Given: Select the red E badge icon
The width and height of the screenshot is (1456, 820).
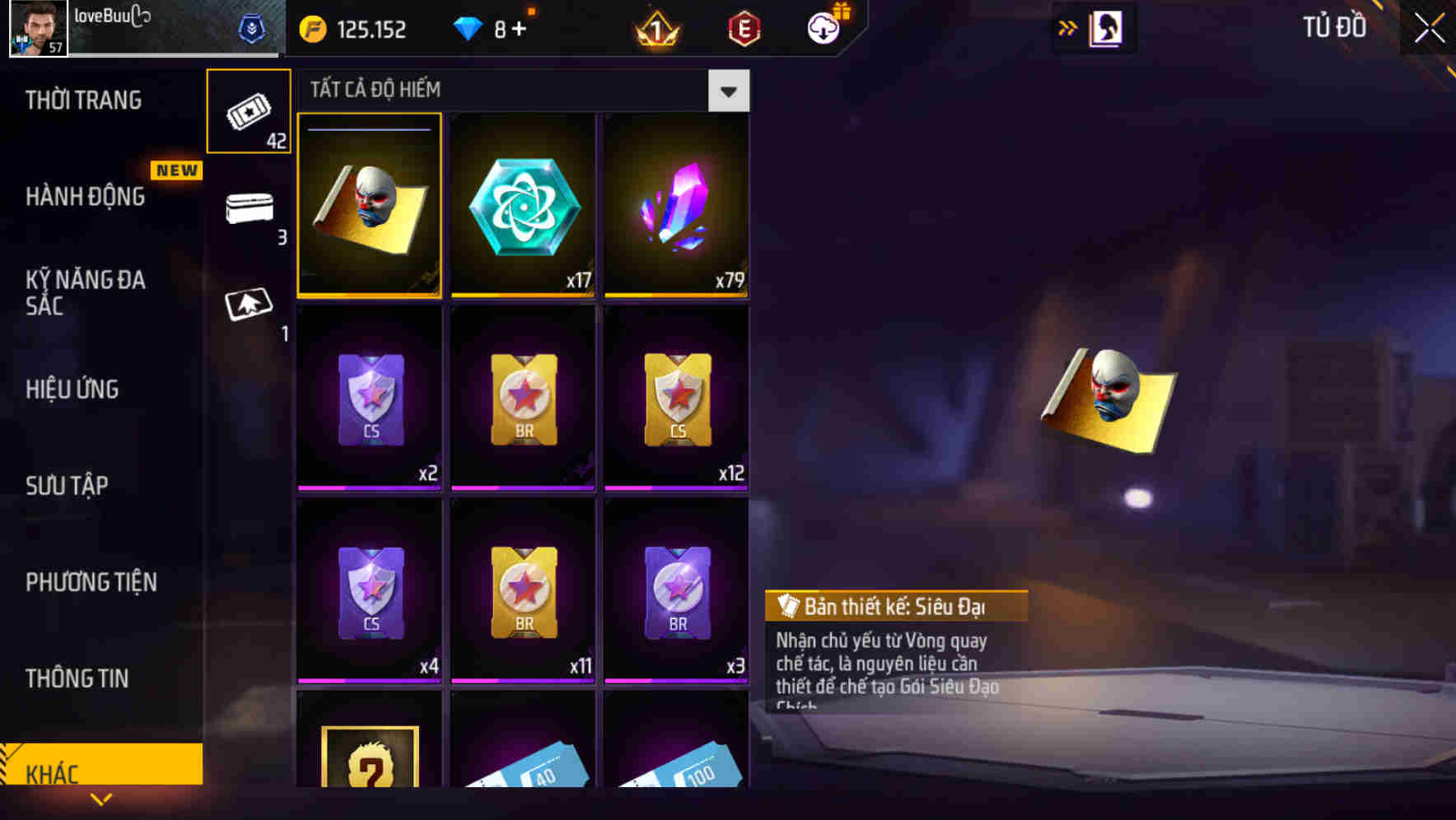Looking at the screenshot, I should click(744, 27).
